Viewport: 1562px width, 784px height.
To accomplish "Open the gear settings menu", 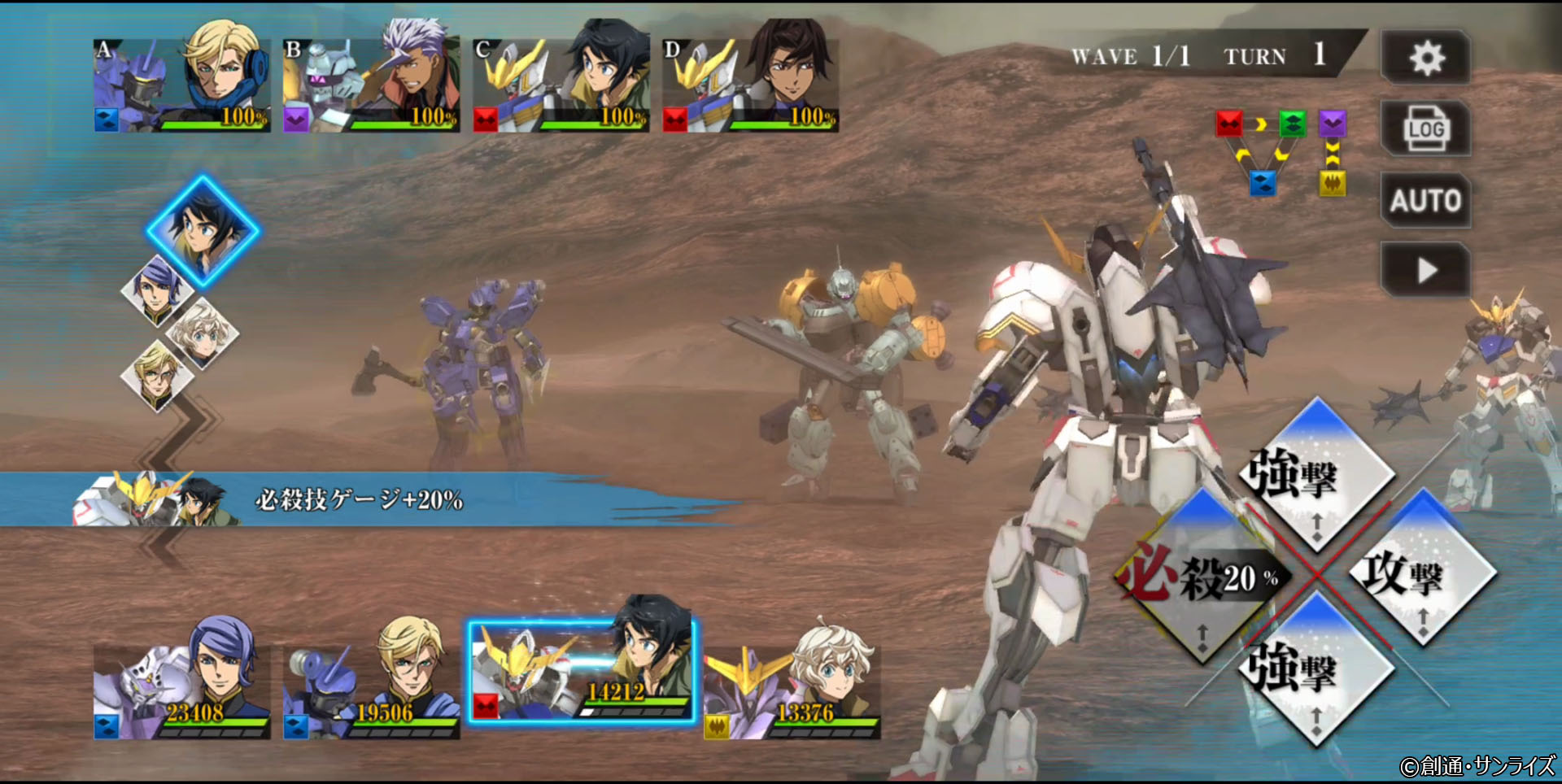I will (x=1425, y=58).
